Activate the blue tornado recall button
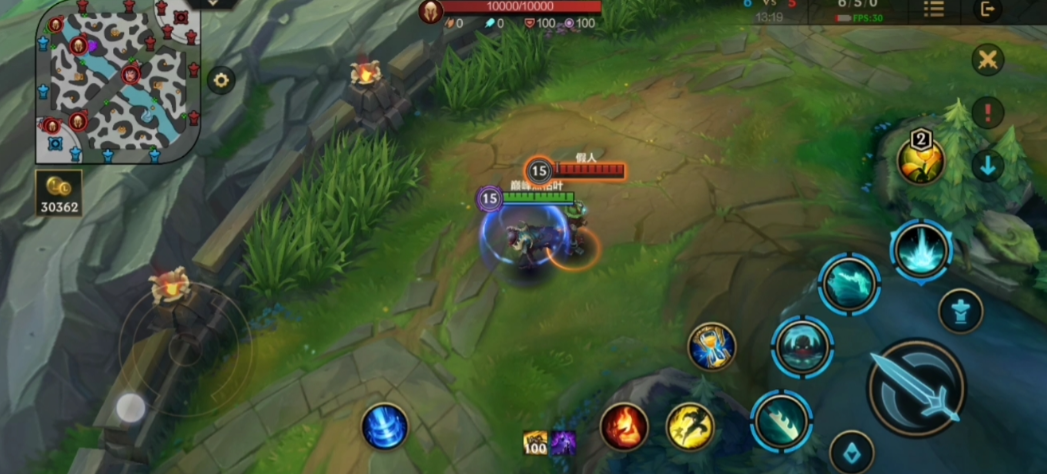The height and width of the screenshot is (474, 1047). (x=385, y=426)
